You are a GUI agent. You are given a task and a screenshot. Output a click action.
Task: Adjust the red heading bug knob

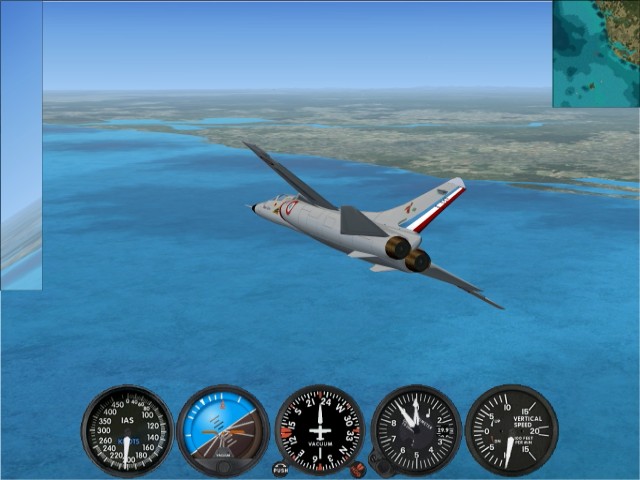tap(357, 468)
